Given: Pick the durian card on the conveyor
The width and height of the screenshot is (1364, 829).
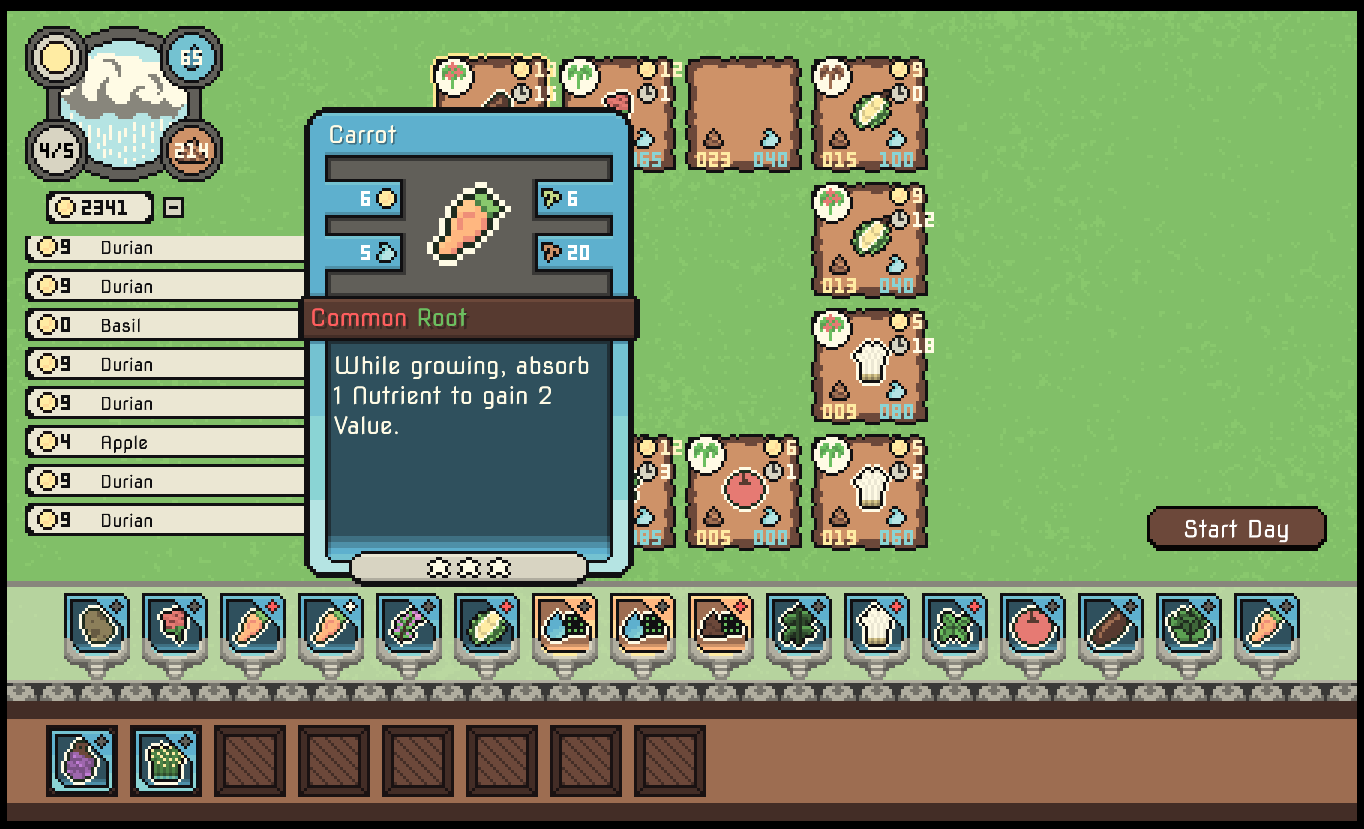Looking at the screenshot, I should click(488, 625).
